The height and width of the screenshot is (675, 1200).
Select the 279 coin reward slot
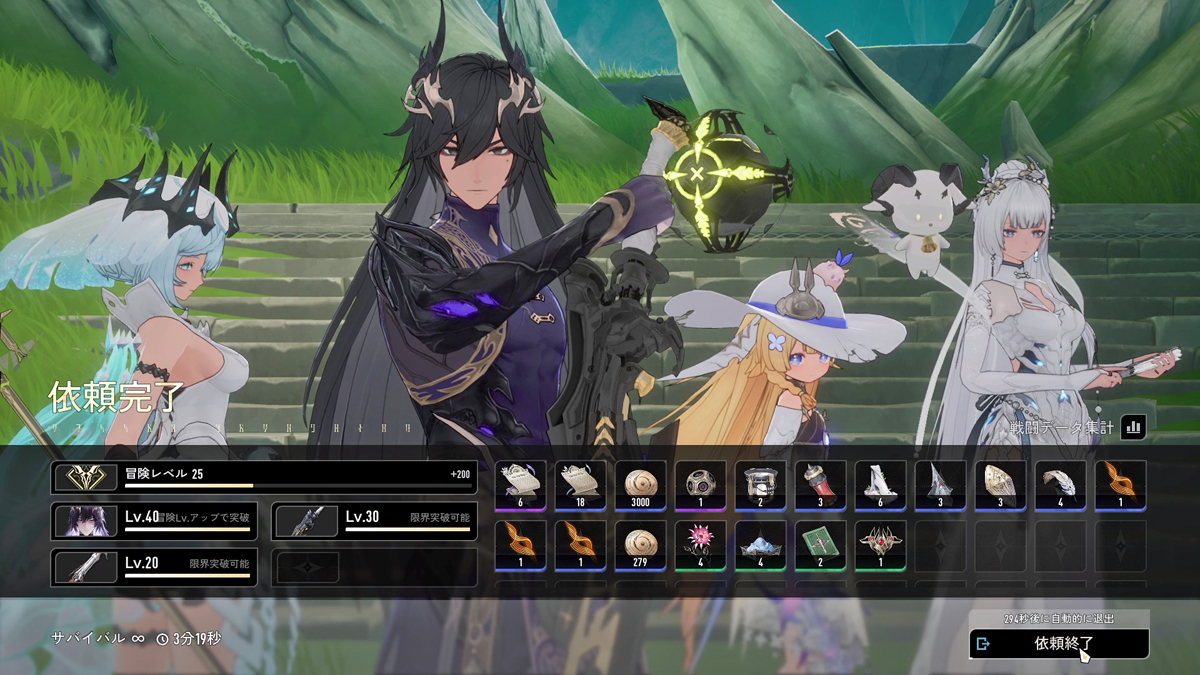[x=640, y=545]
